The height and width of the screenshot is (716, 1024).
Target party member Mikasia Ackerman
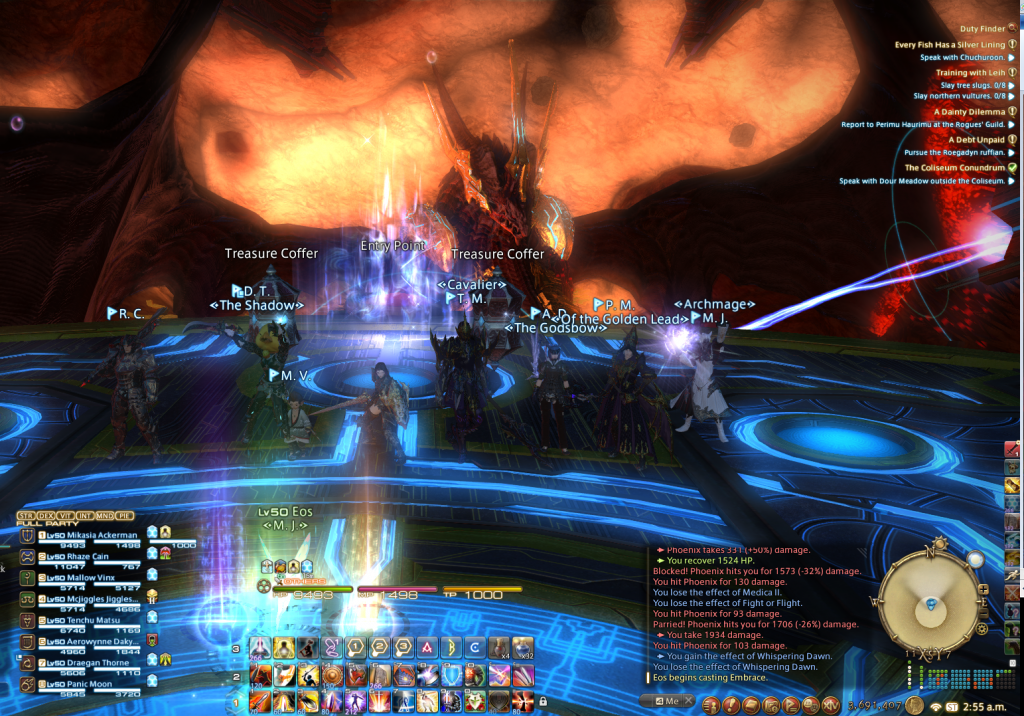[x=88, y=535]
